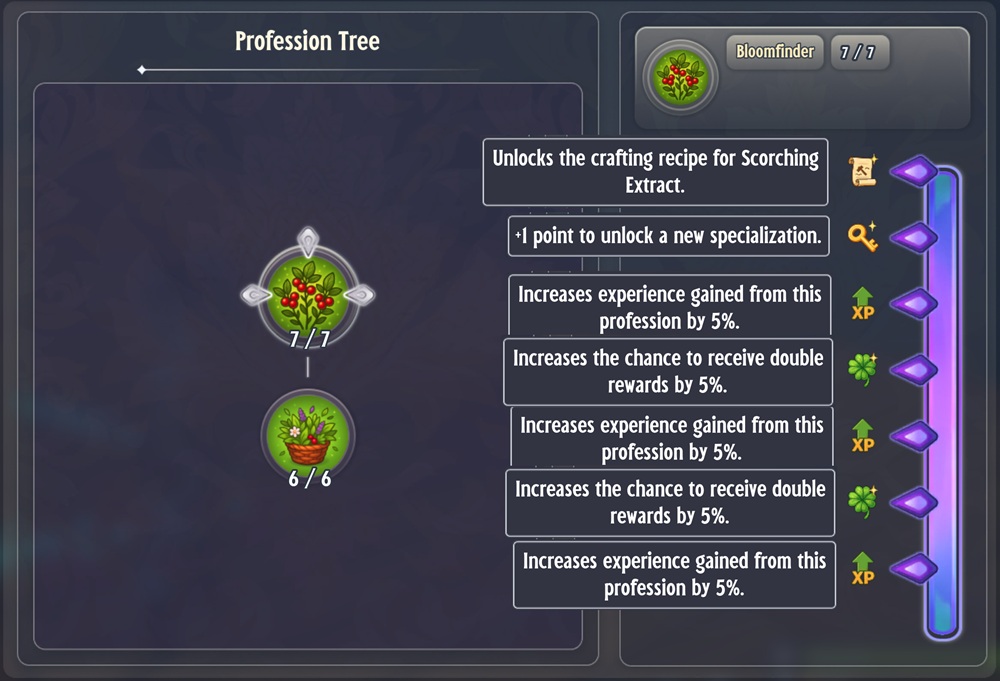Select the golden key specialization reward icon
The image size is (1000, 681).
tap(862, 237)
